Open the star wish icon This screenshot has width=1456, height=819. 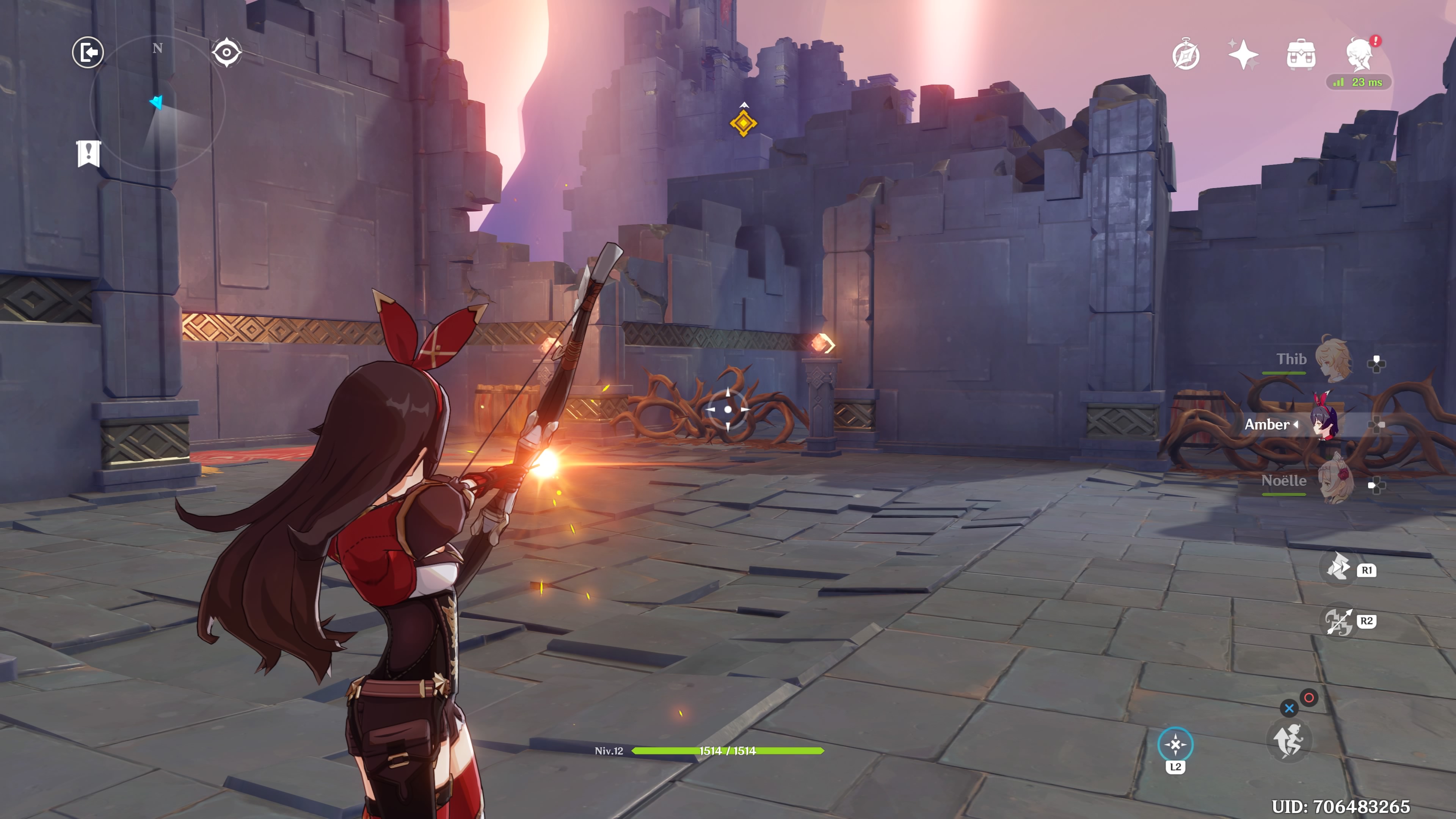[1243, 55]
